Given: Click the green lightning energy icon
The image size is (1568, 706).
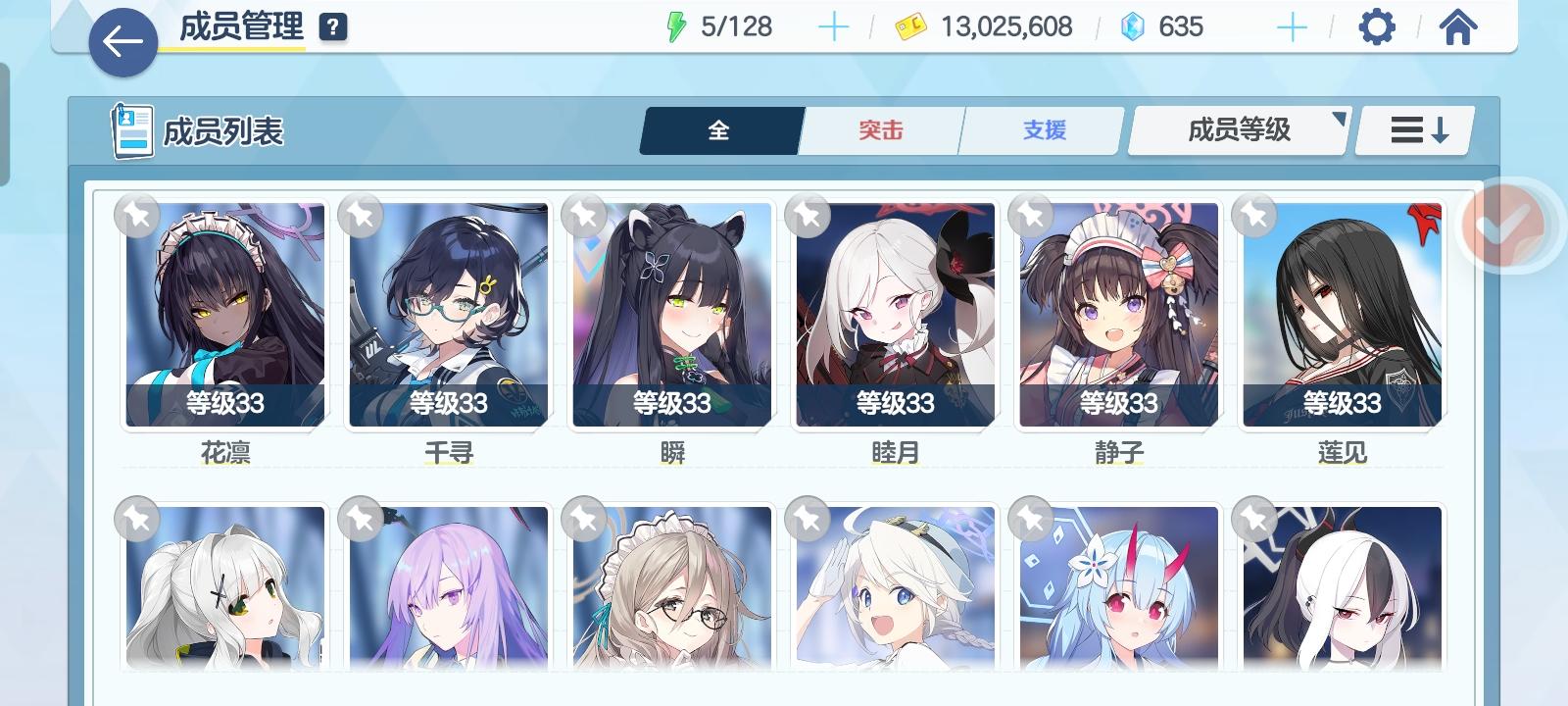Looking at the screenshot, I should [x=678, y=27].
